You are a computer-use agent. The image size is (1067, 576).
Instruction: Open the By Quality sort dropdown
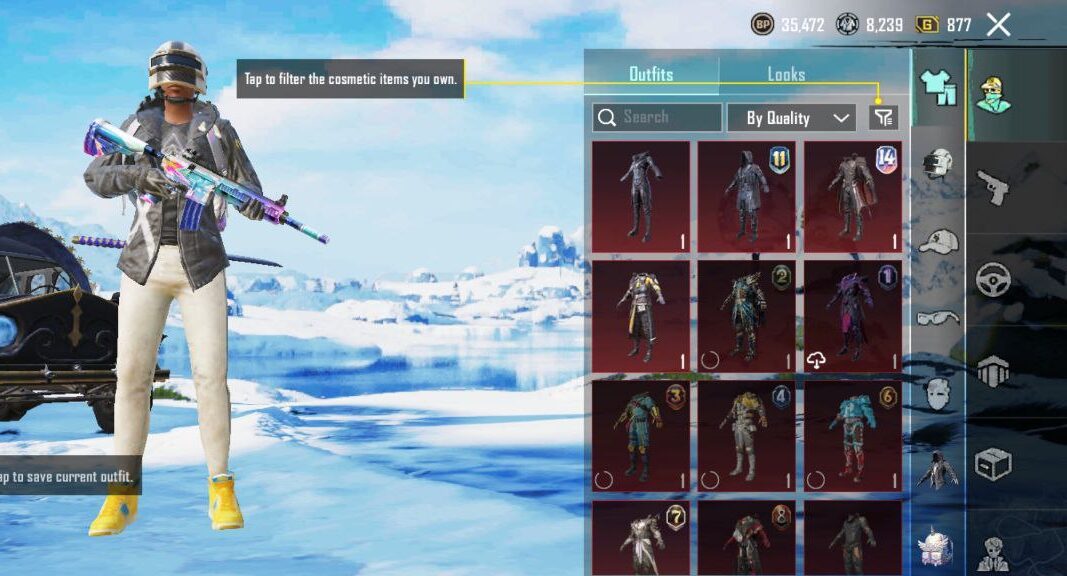tap(791, 118)
